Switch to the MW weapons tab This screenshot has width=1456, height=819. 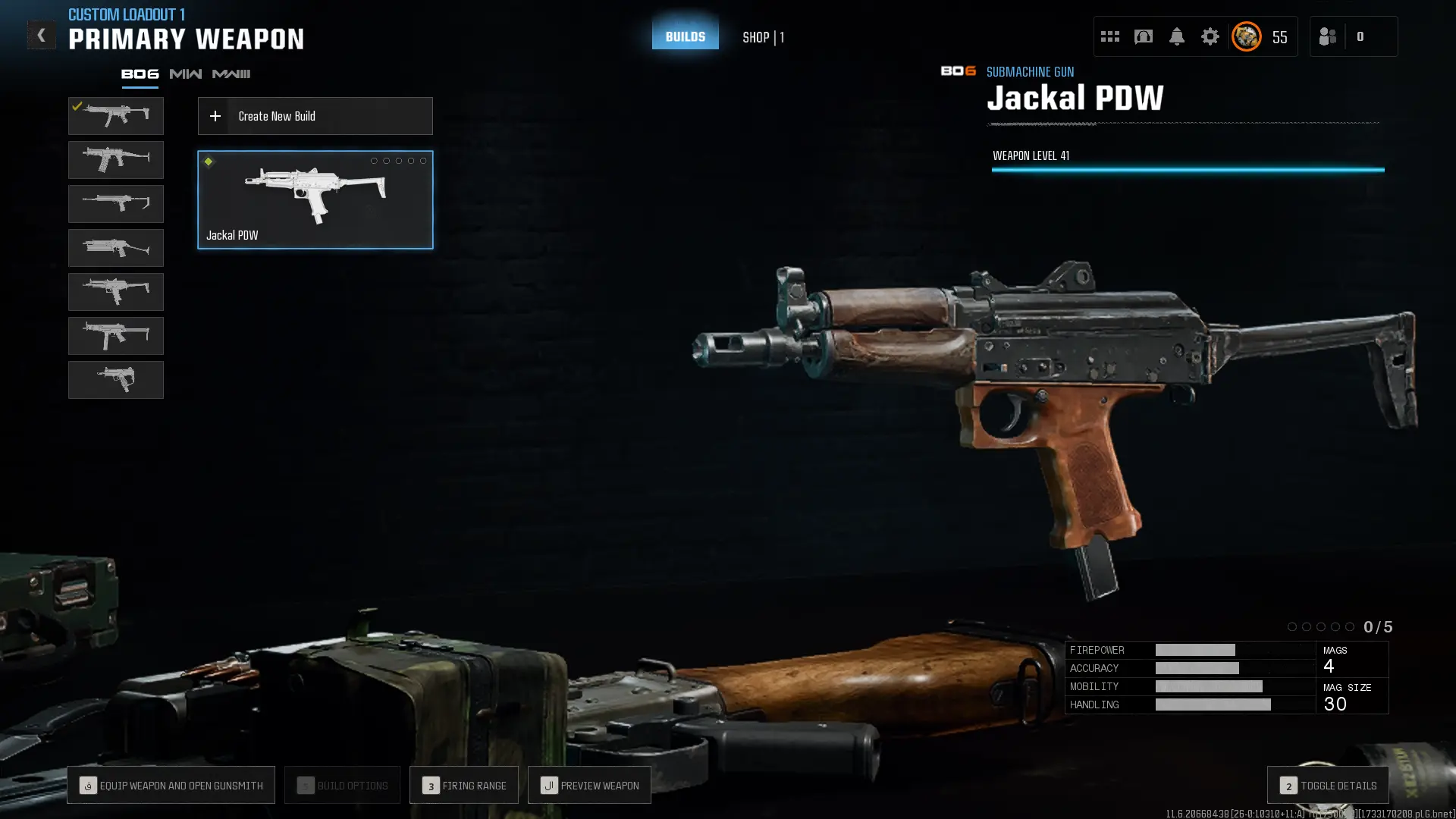[185, 74]
